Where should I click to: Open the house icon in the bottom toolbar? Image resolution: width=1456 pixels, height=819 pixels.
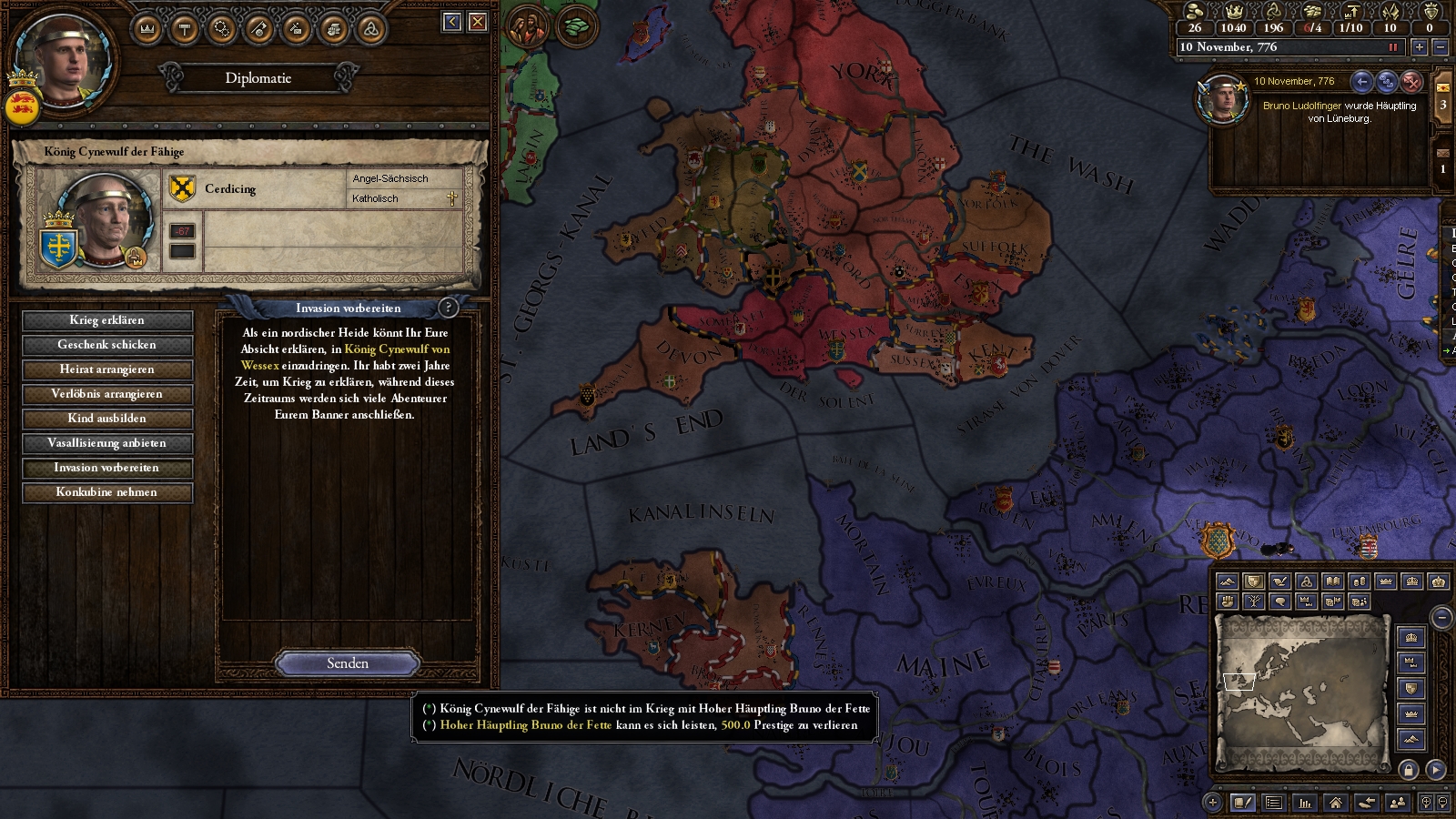click(1336, 803)
